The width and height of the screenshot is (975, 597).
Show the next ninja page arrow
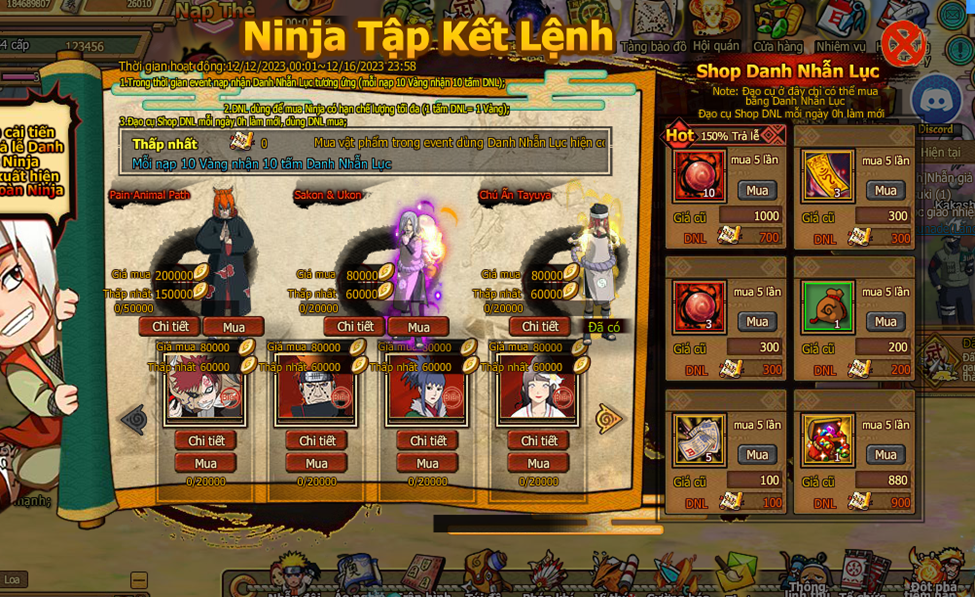[x=608, y=420]
